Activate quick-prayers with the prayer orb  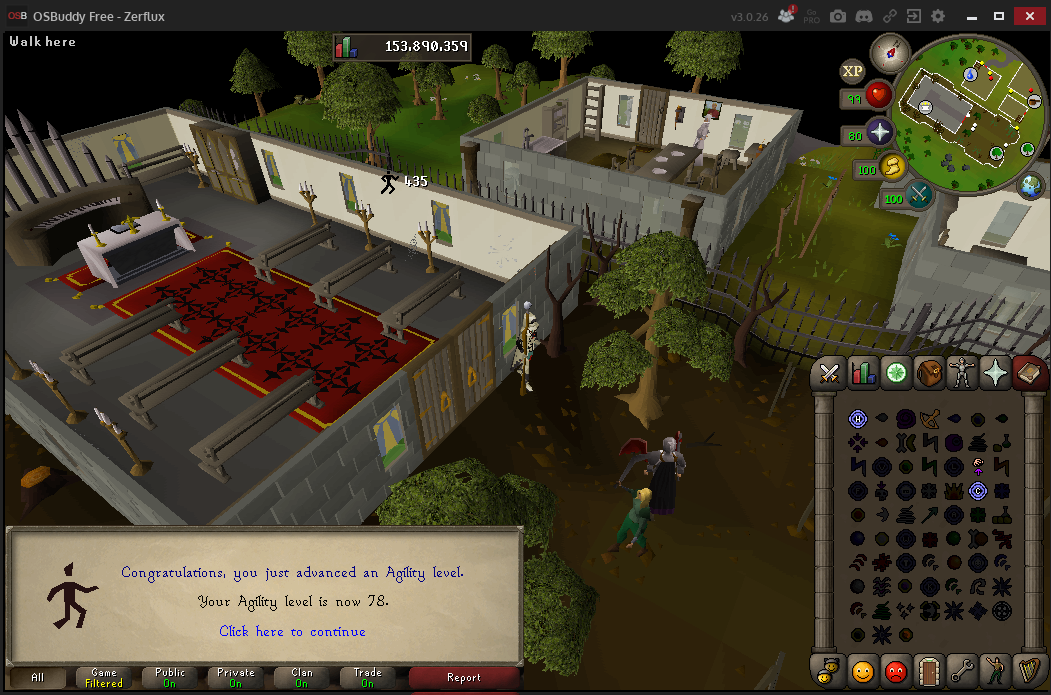[x=879, y=132]
